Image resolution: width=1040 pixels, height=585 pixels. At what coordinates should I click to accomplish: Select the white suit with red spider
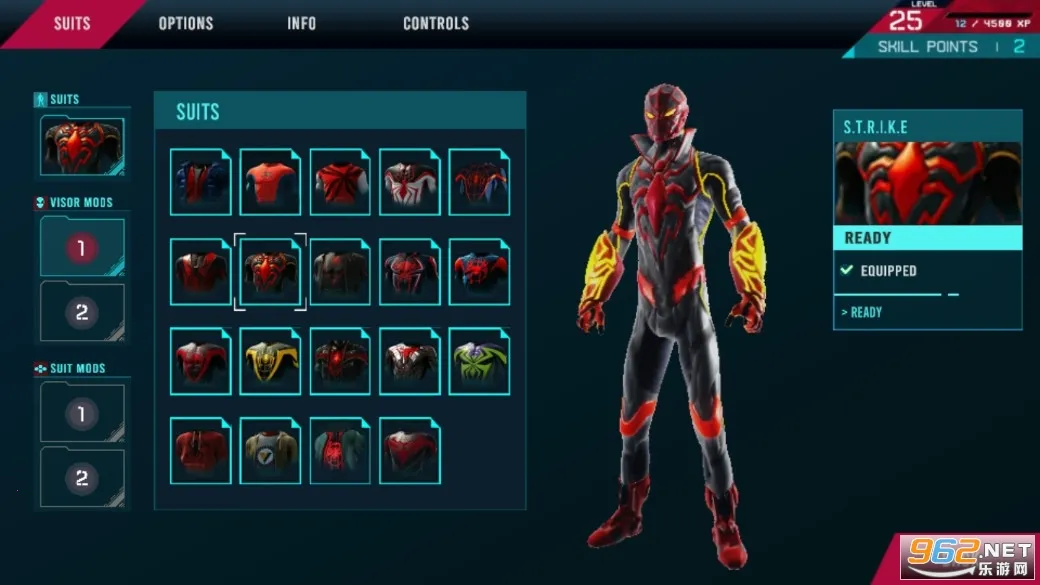(x=409, y=182)
